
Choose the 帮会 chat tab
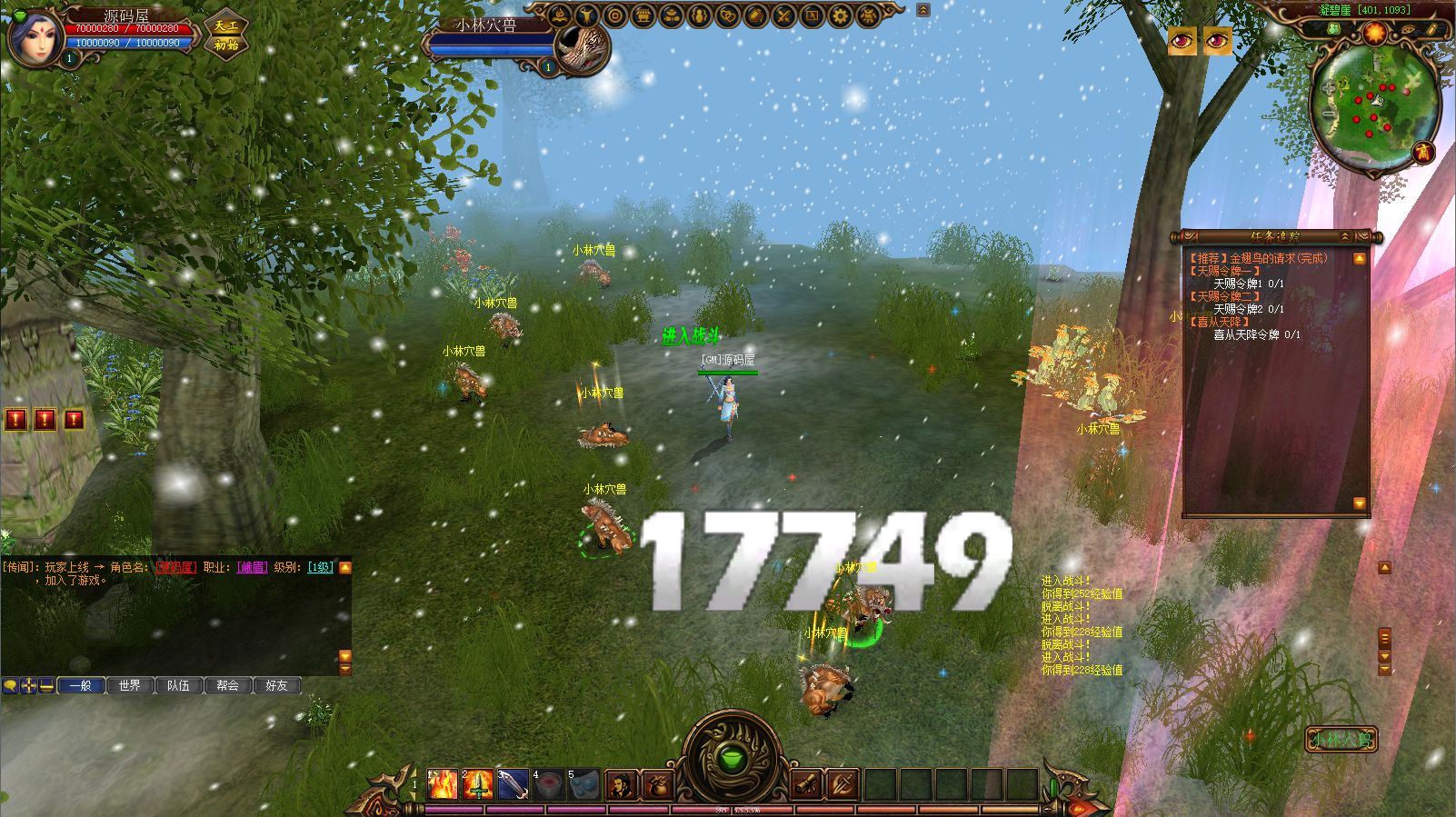coord(227,685)
